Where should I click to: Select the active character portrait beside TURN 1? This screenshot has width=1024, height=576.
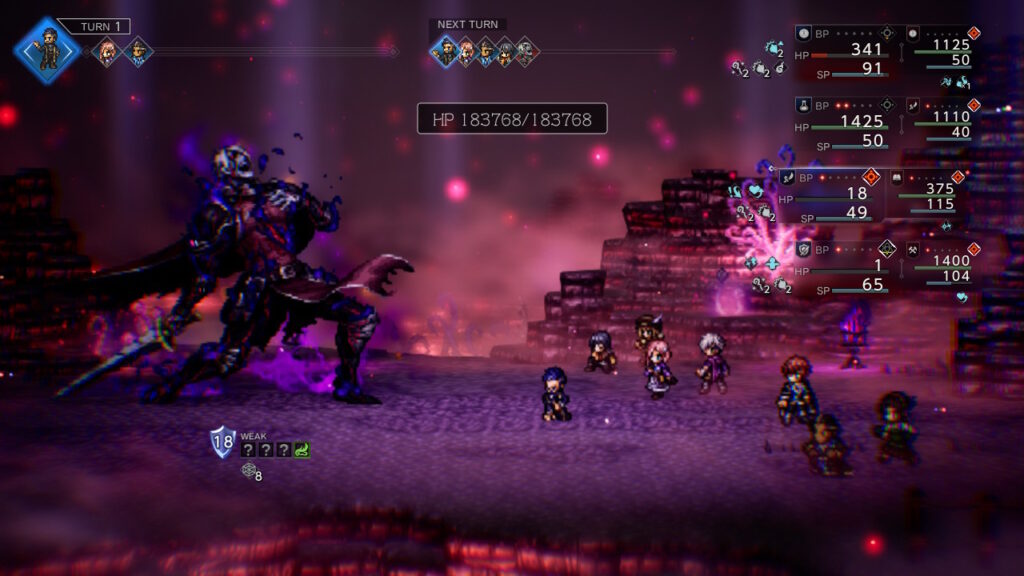47,50
